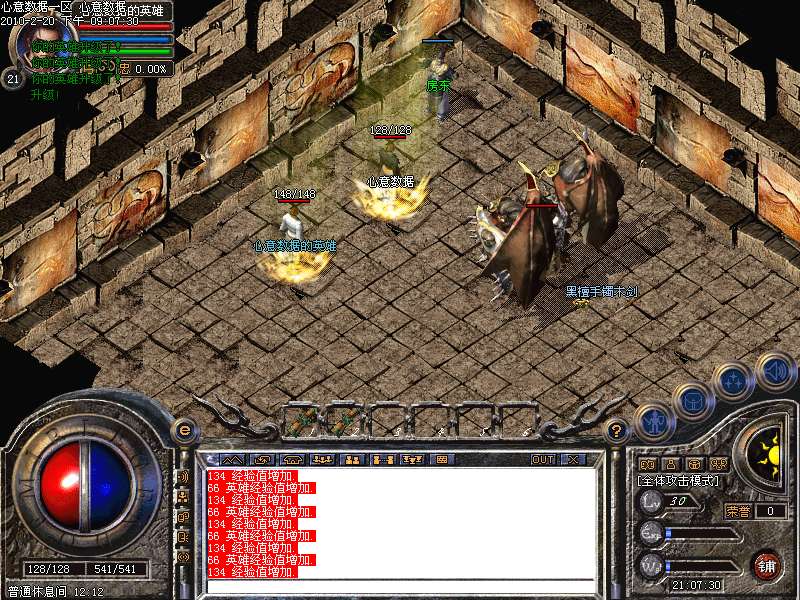Click the keypad grid icon on chat toolbar
800x600 pixels.
[441, 460]
